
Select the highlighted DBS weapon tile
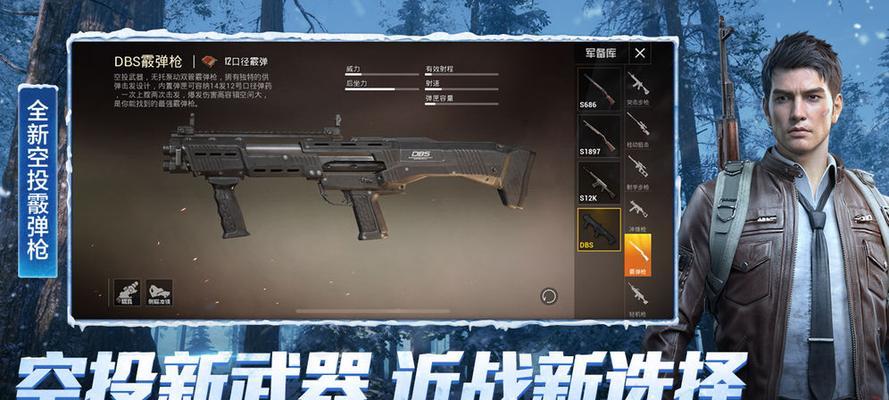click(x=598, y=229)
